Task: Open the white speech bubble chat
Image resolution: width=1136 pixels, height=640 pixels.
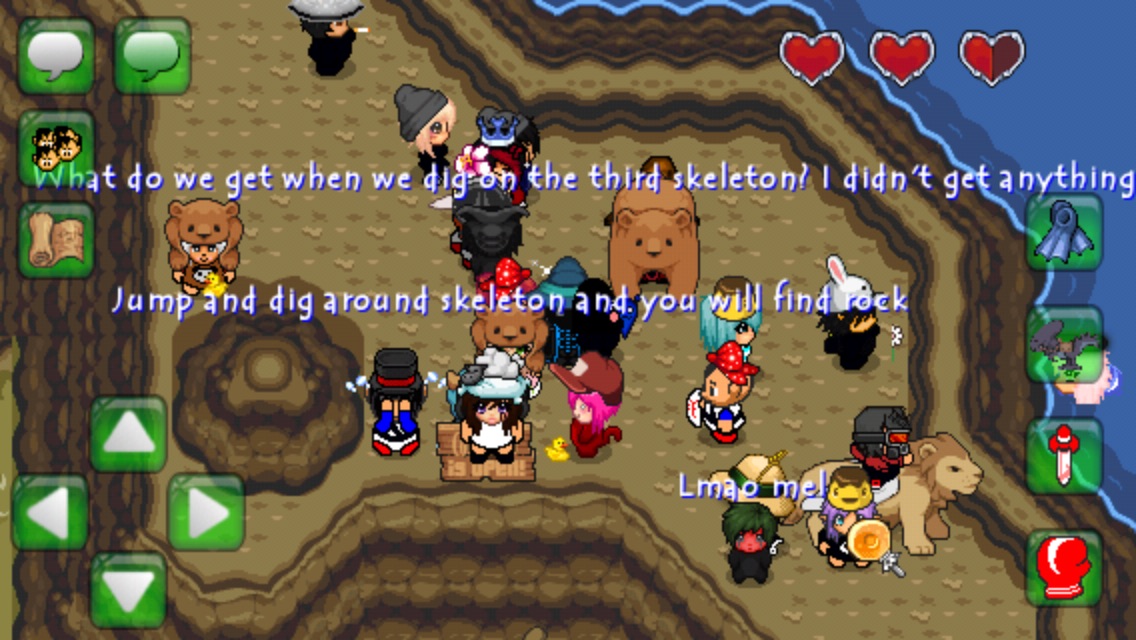Action: point(56,56)
